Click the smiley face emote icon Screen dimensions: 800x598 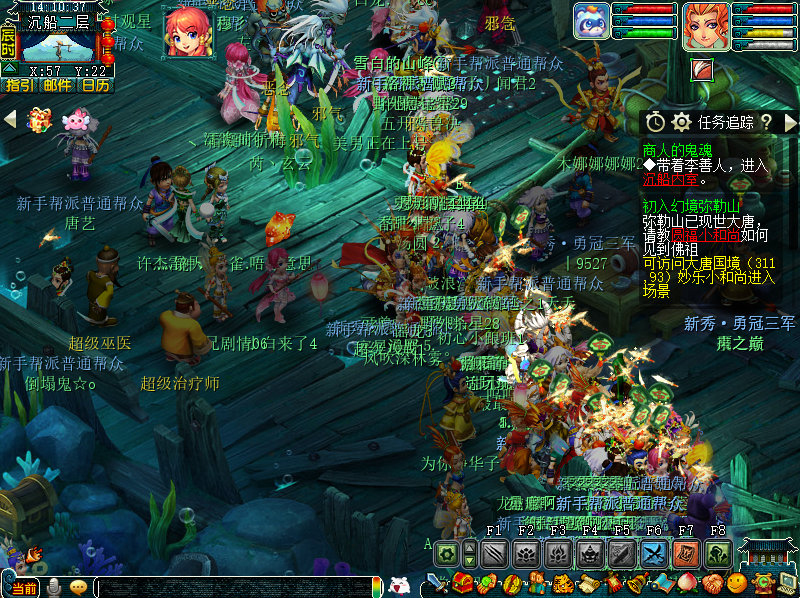coord(736,583)
